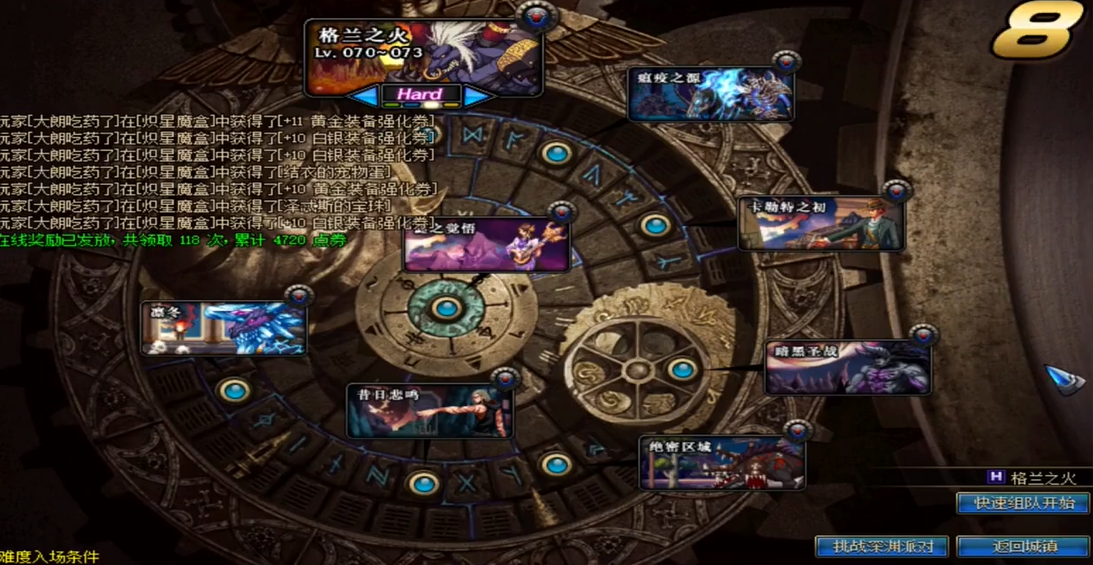Click 快速组队开始 to quick-start a party
Image resolution: width=1093 pixels, height=565 pixels.
tap(1022, 502)
